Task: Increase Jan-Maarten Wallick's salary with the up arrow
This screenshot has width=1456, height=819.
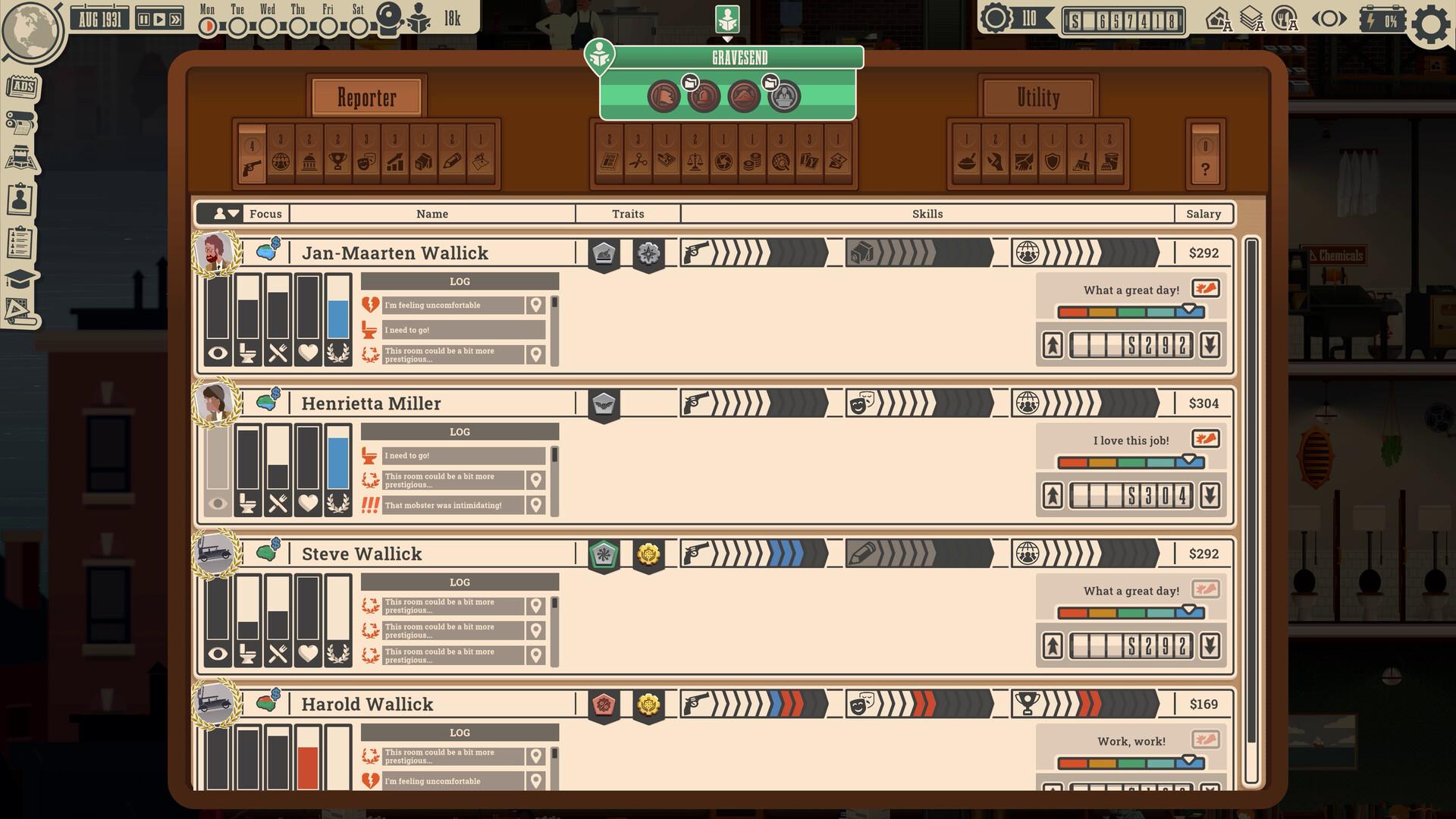Action: tap(1052, 345)
